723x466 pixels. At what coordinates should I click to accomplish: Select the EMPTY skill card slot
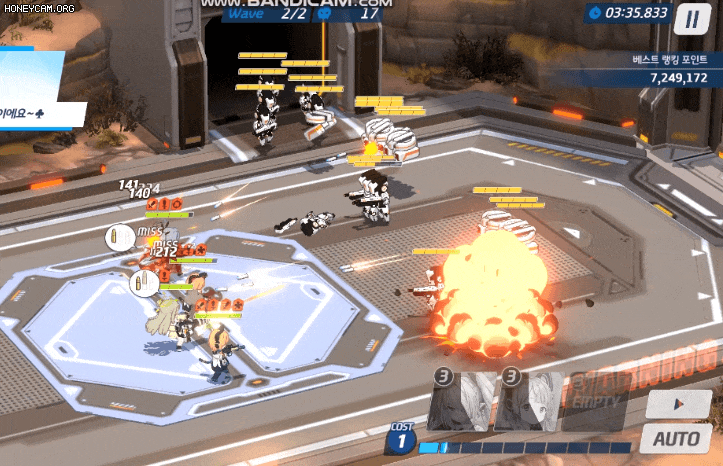tap(593, 402)
